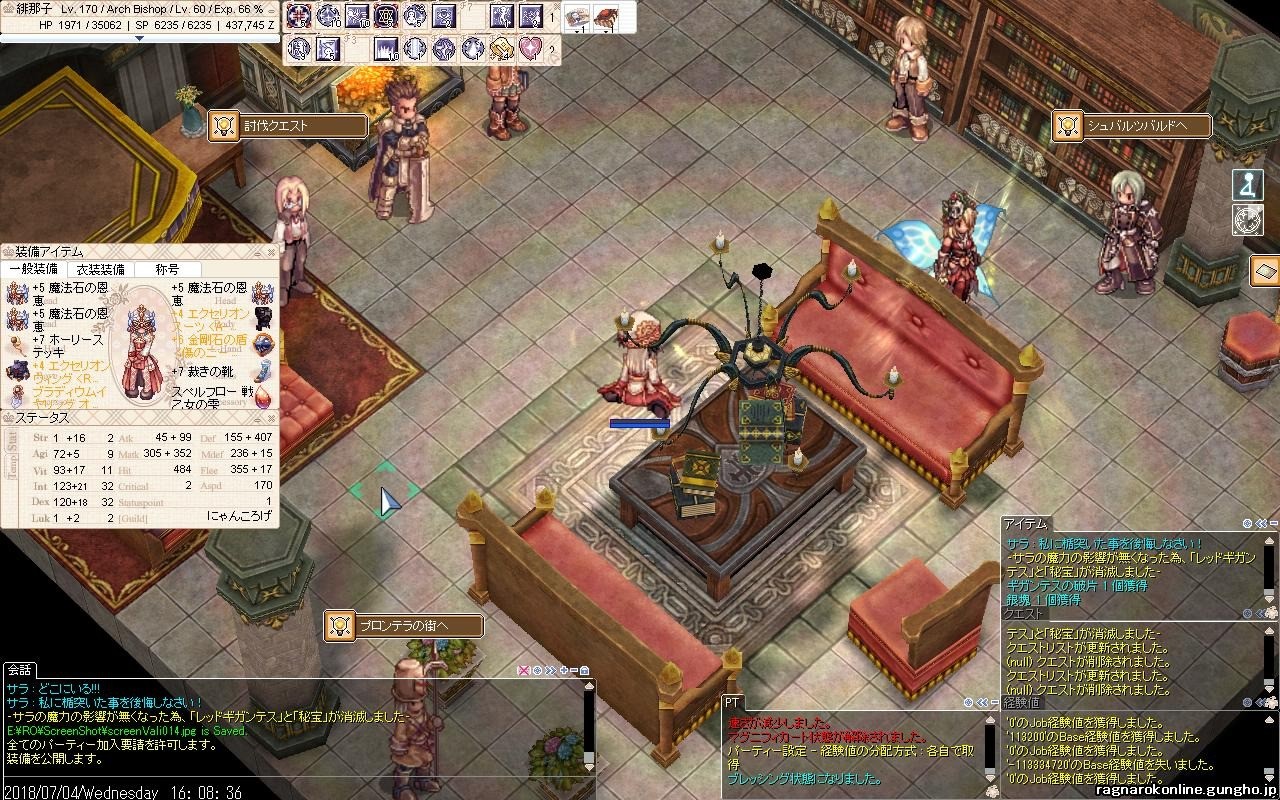
Task: Switch to the 衣装装備 costume equipment tab
Action: (x=101, y=269)
